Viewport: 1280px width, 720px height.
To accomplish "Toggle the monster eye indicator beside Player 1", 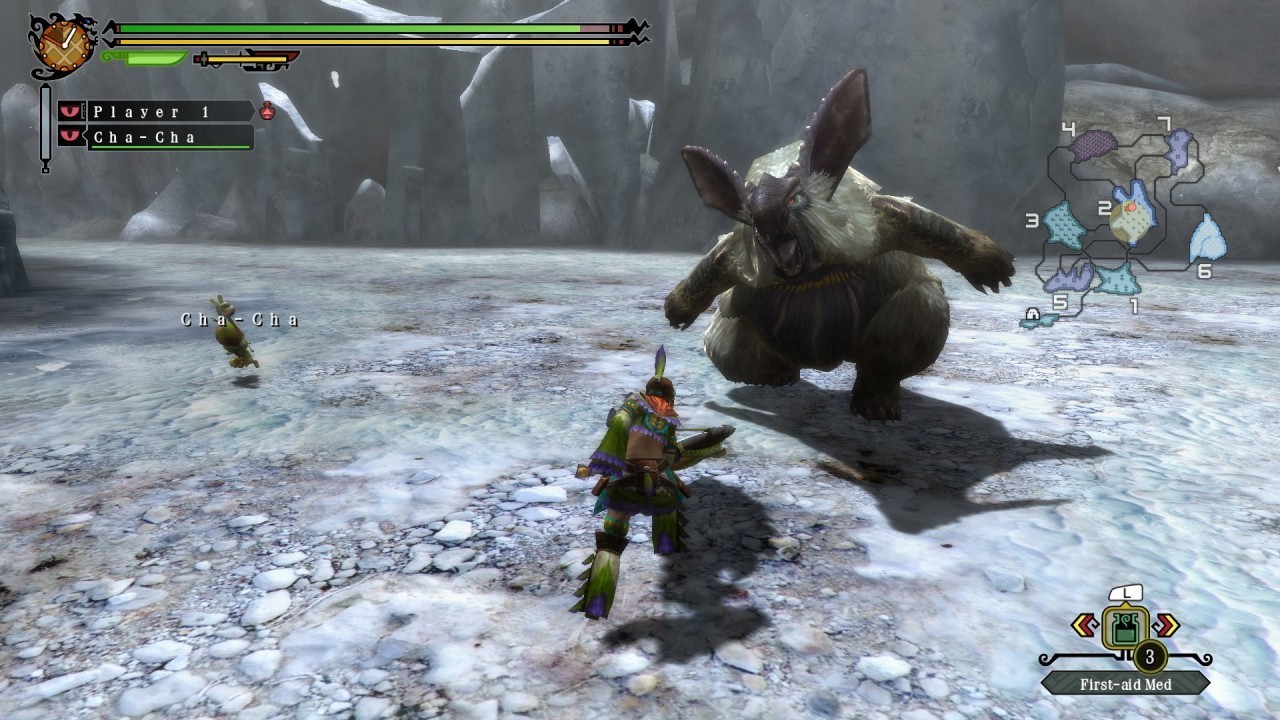I will (69, 112).
